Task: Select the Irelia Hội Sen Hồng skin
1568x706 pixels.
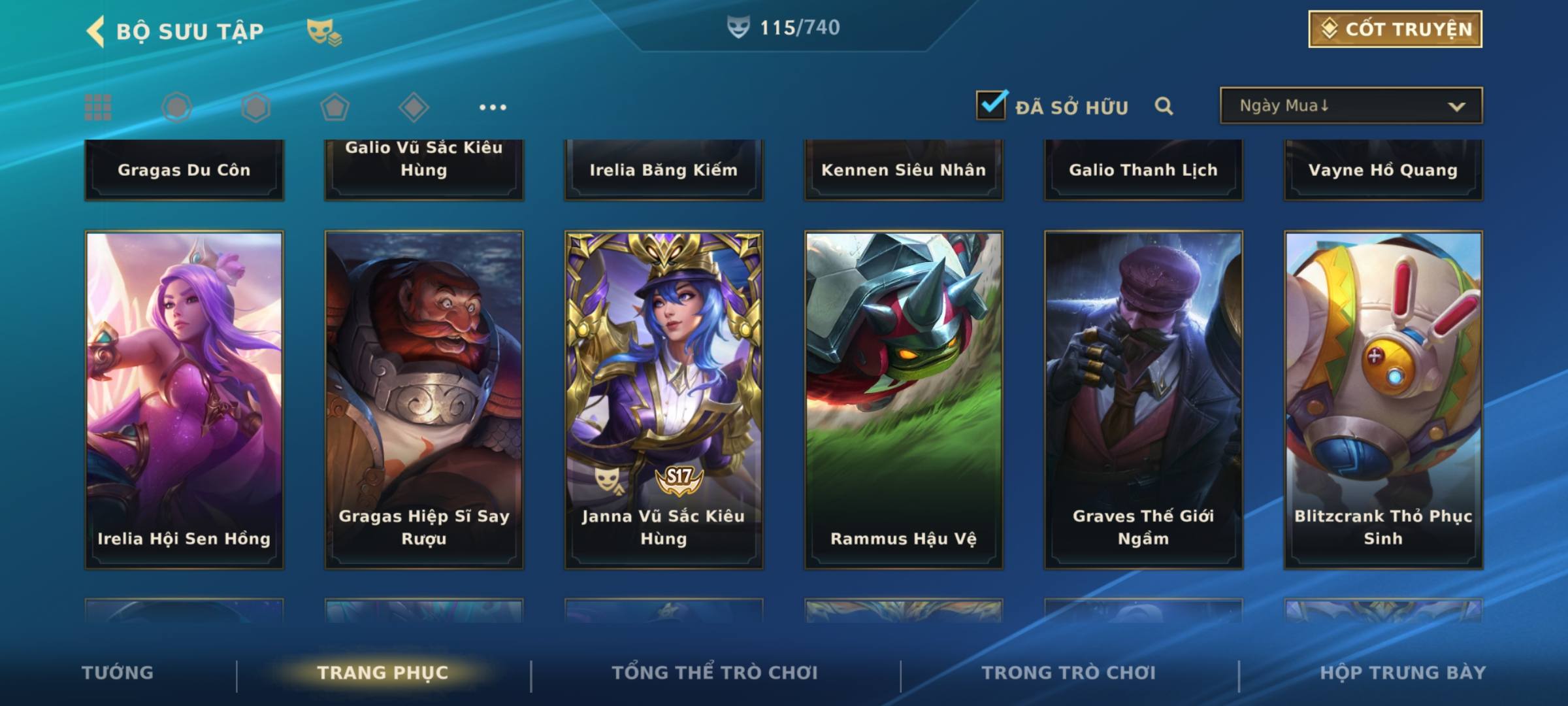Action: pyautogui.click(x=184, y=399)
